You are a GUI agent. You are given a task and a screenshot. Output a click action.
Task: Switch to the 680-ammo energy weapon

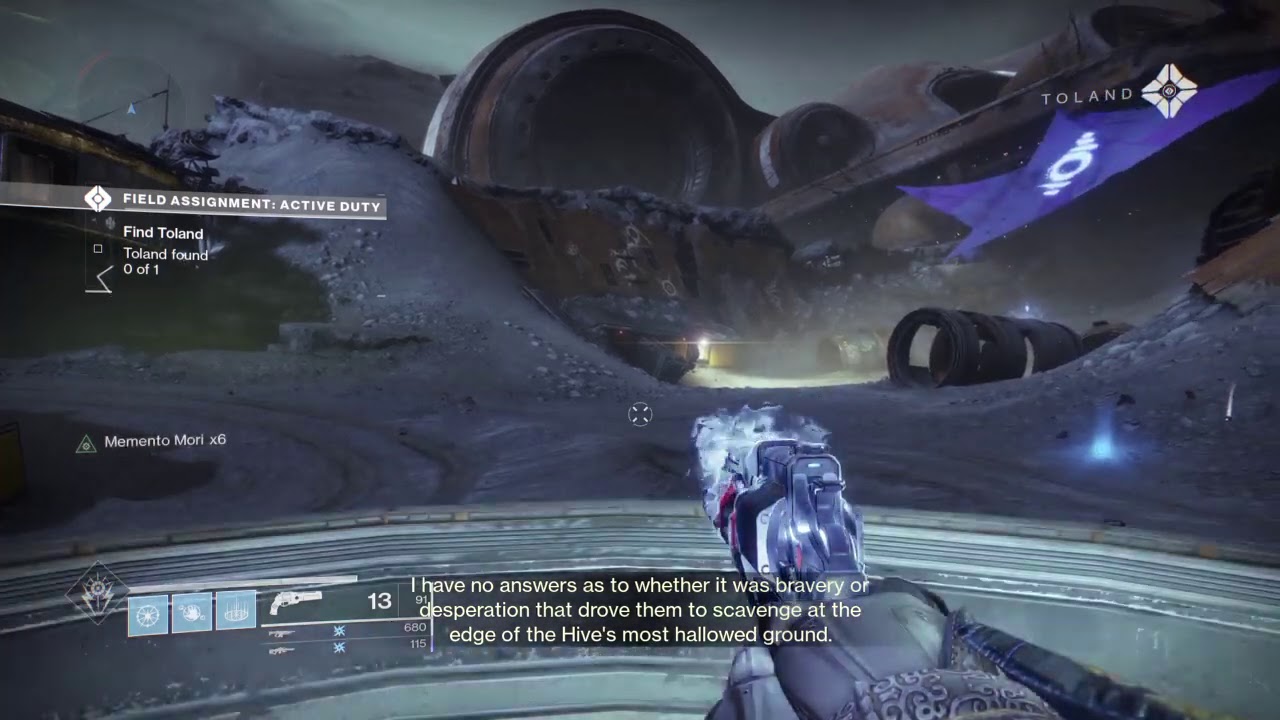click(x=281, y=633)
